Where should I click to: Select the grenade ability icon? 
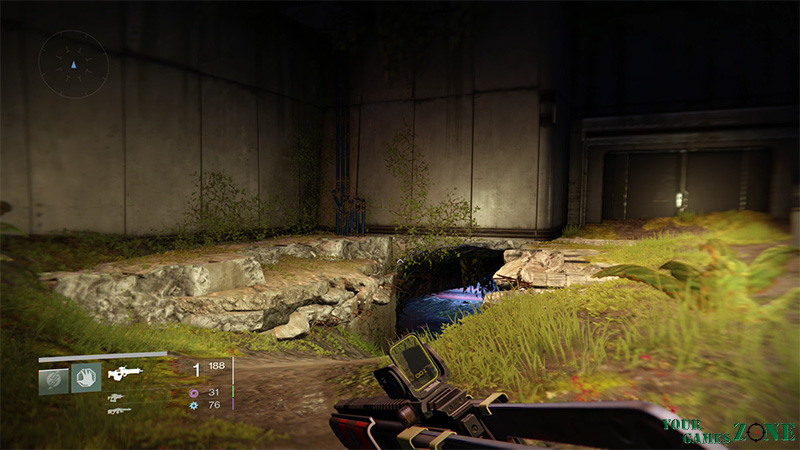coord(53,380)
